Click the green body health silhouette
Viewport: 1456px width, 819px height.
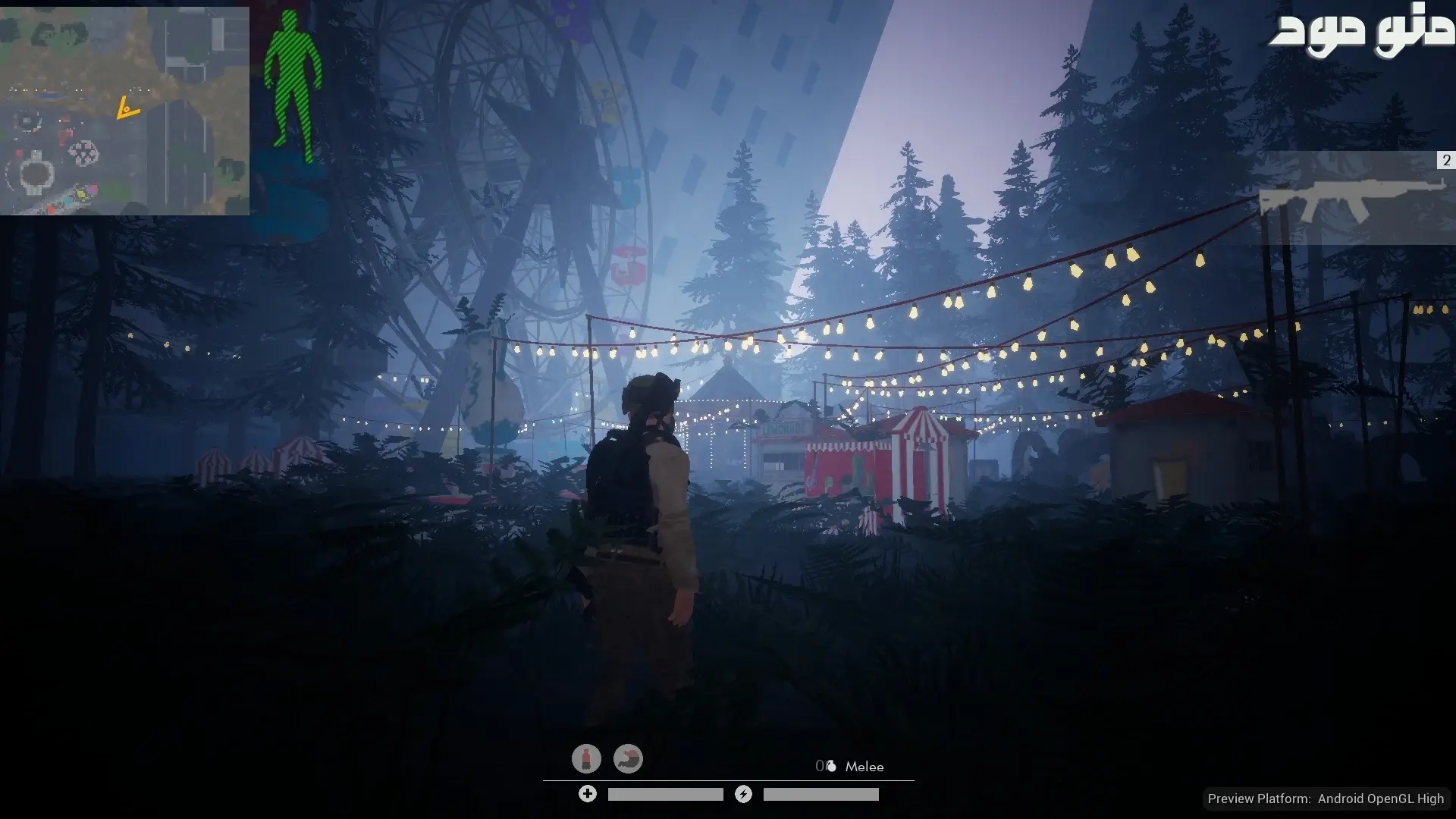click(x=293, y=87)
